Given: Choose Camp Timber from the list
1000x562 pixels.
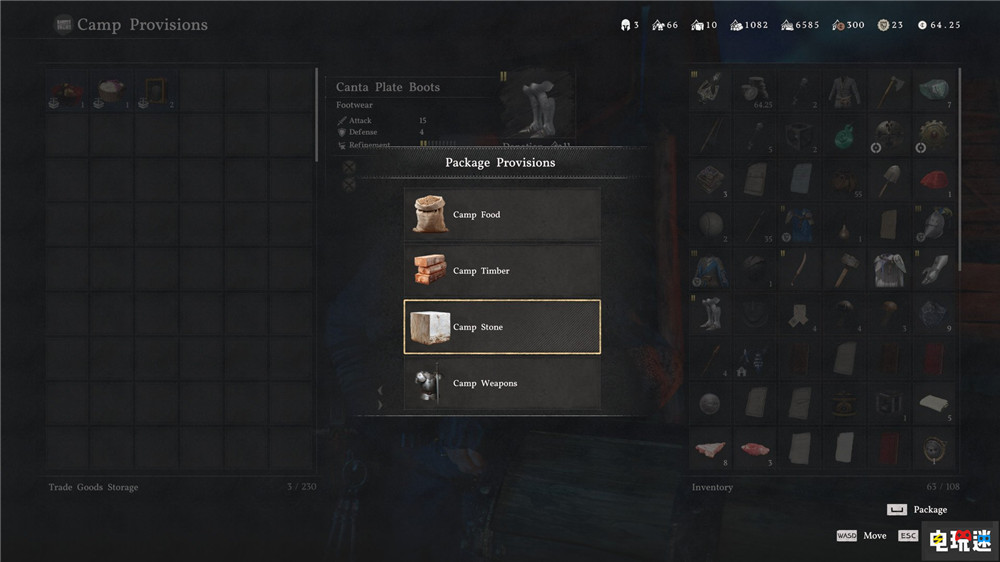Looking at the screenshot, I should [501, 270].
